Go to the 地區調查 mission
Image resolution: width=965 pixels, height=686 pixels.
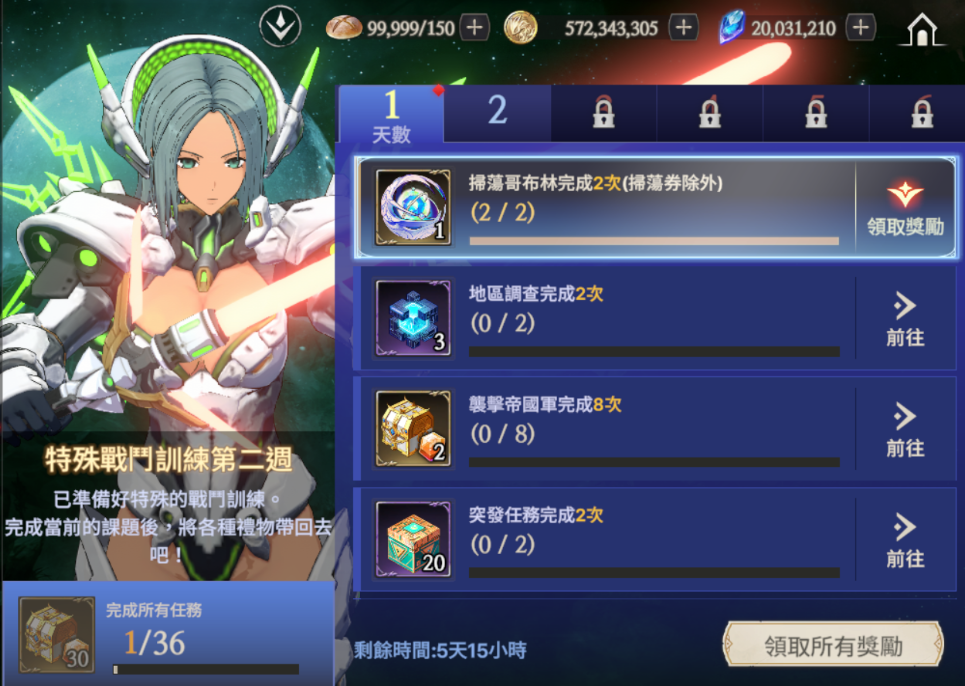(904, 319)
